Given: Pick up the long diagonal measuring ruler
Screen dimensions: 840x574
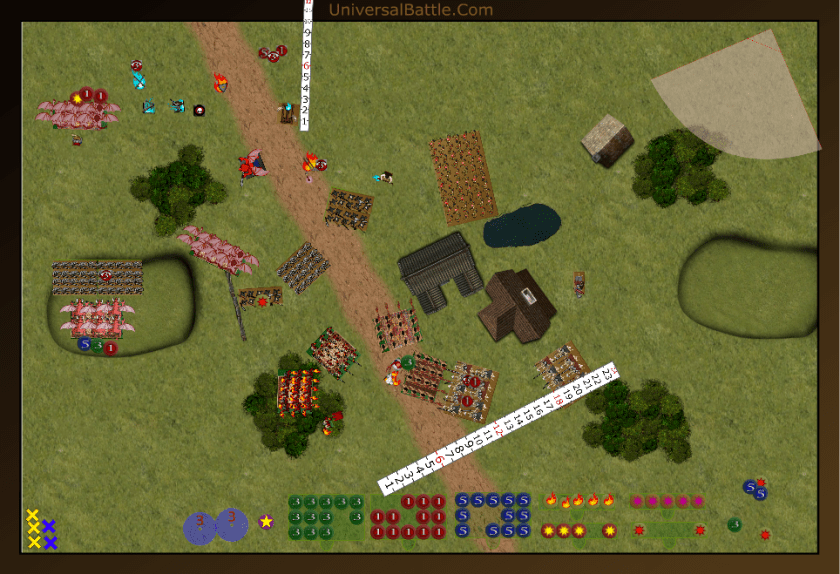Looking at the screenshot, I should [499, 426].
